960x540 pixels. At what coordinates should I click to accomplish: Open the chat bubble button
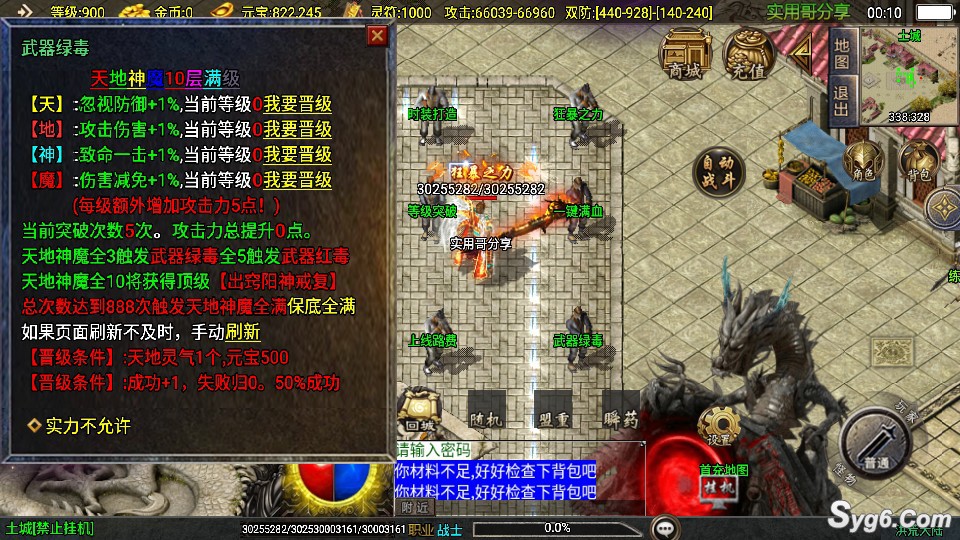coord(662,527)
